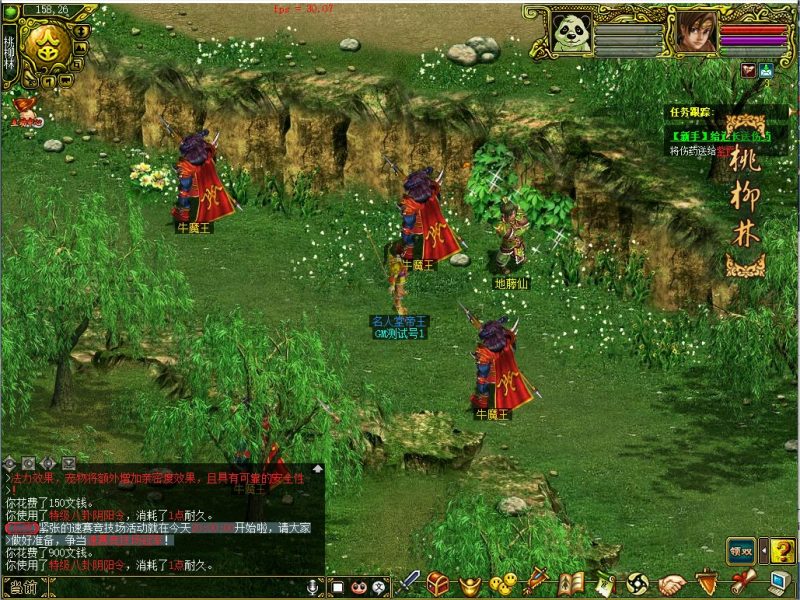The height and width of the screenshot is (600, 800).
Task: Click the handshake trade icon
Action: click(x=672, y=583)
